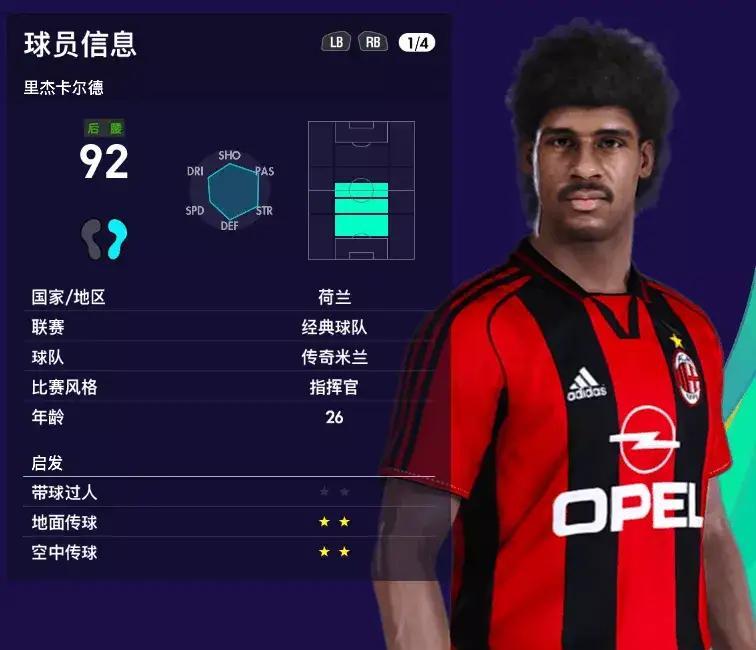Choose the 联赛 row
Screen dimensions: 756x650
click(x=232, y=327)
